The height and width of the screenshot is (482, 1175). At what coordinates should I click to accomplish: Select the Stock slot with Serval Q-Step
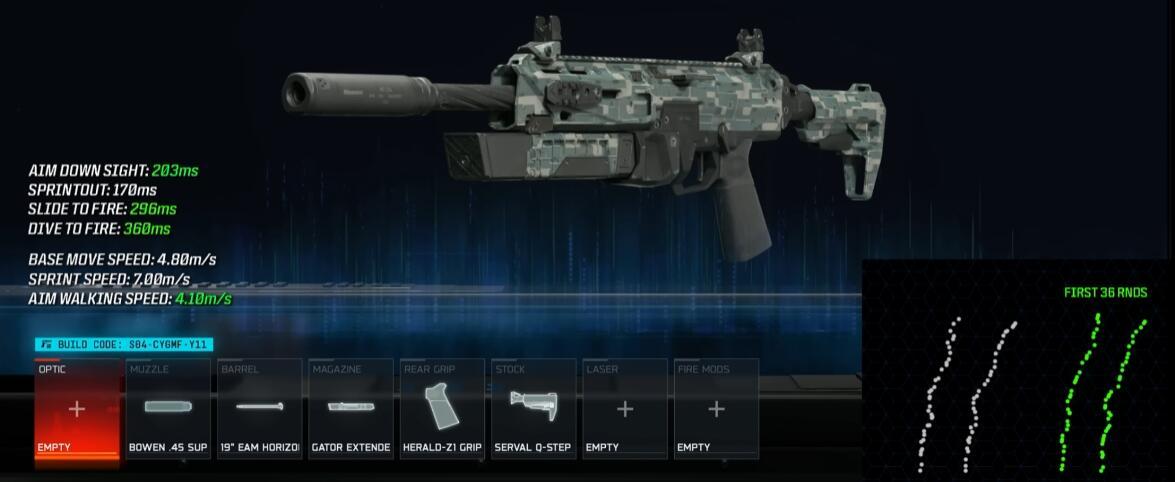[x=533, y=409]
